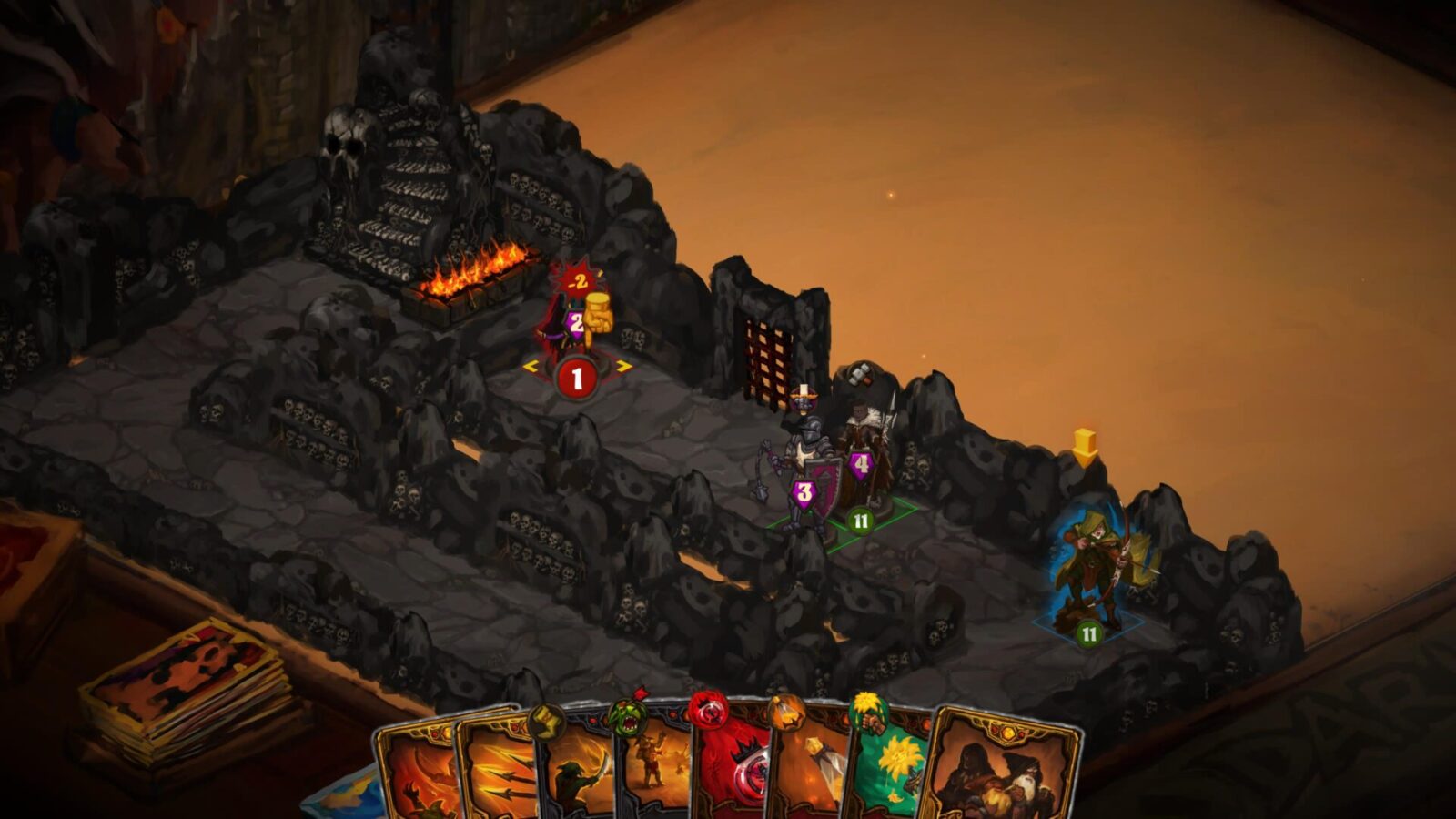Click the yellow left arrow beside enemy
This screenshot has width=1456, height=819.
[530, 367]
